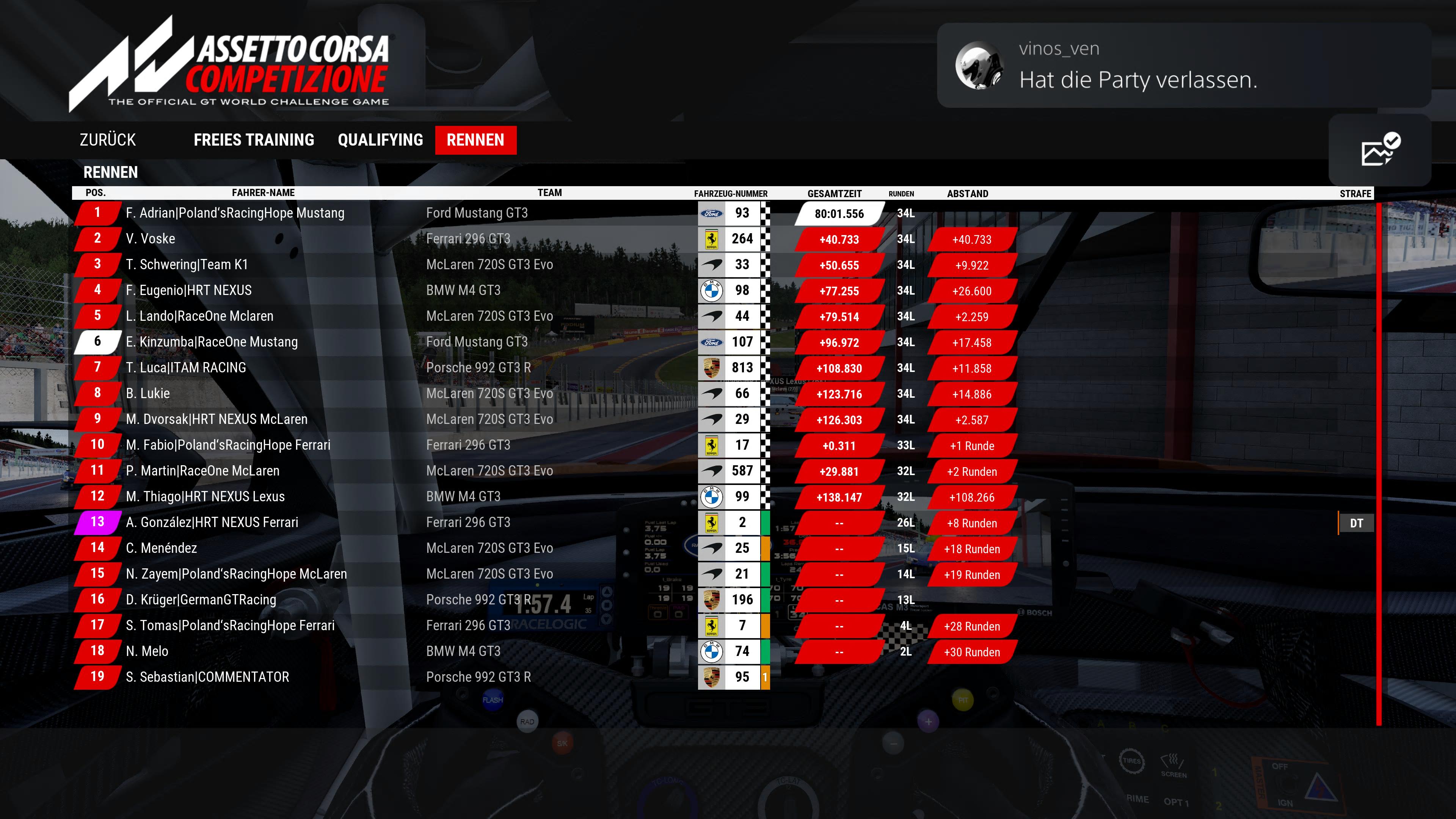1456x819 pixels.
Task: Choose V. Voske in the results list
Action: pyautogui.click(x=151, y=238)
